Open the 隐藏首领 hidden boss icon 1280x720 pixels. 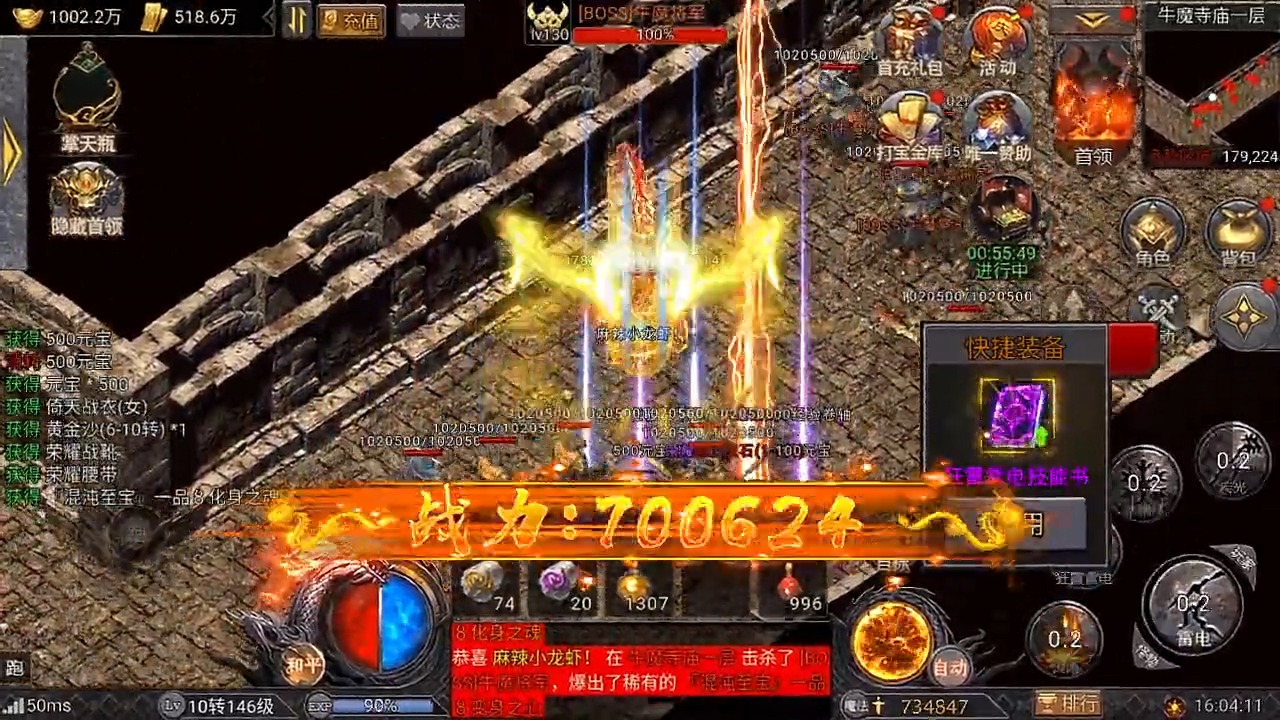click(85, 188)
